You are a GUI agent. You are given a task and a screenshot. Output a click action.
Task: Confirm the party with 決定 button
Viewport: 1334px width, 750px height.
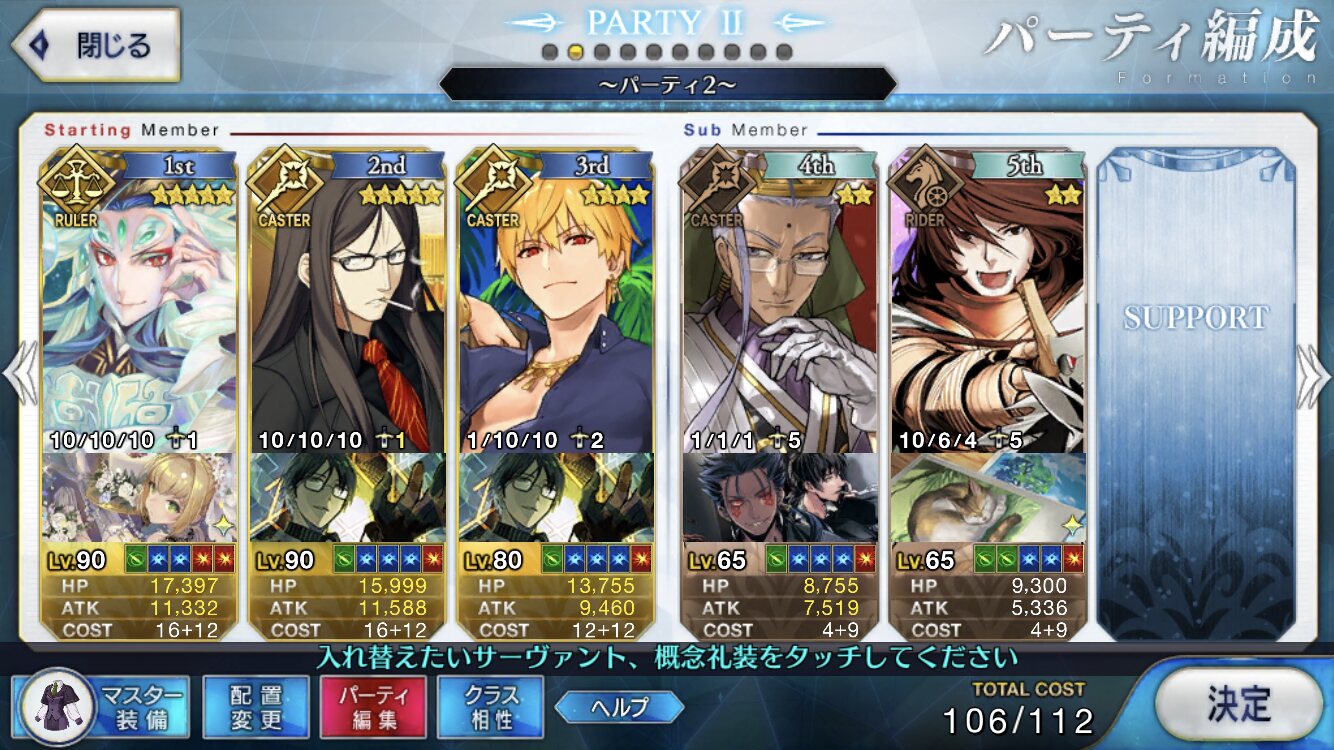pos(1238,704)
